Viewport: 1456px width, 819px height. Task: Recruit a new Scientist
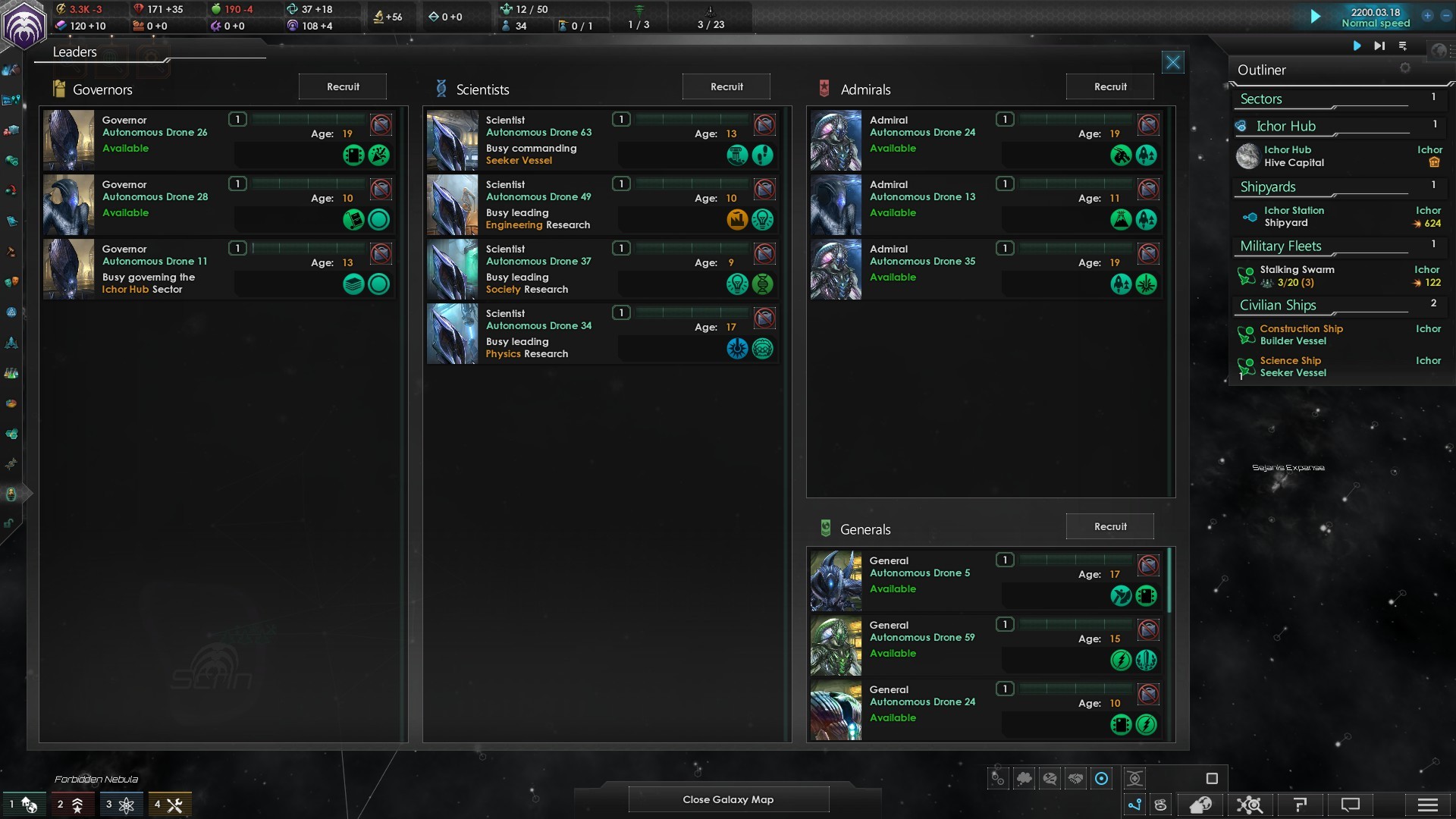tap(726, 87)
